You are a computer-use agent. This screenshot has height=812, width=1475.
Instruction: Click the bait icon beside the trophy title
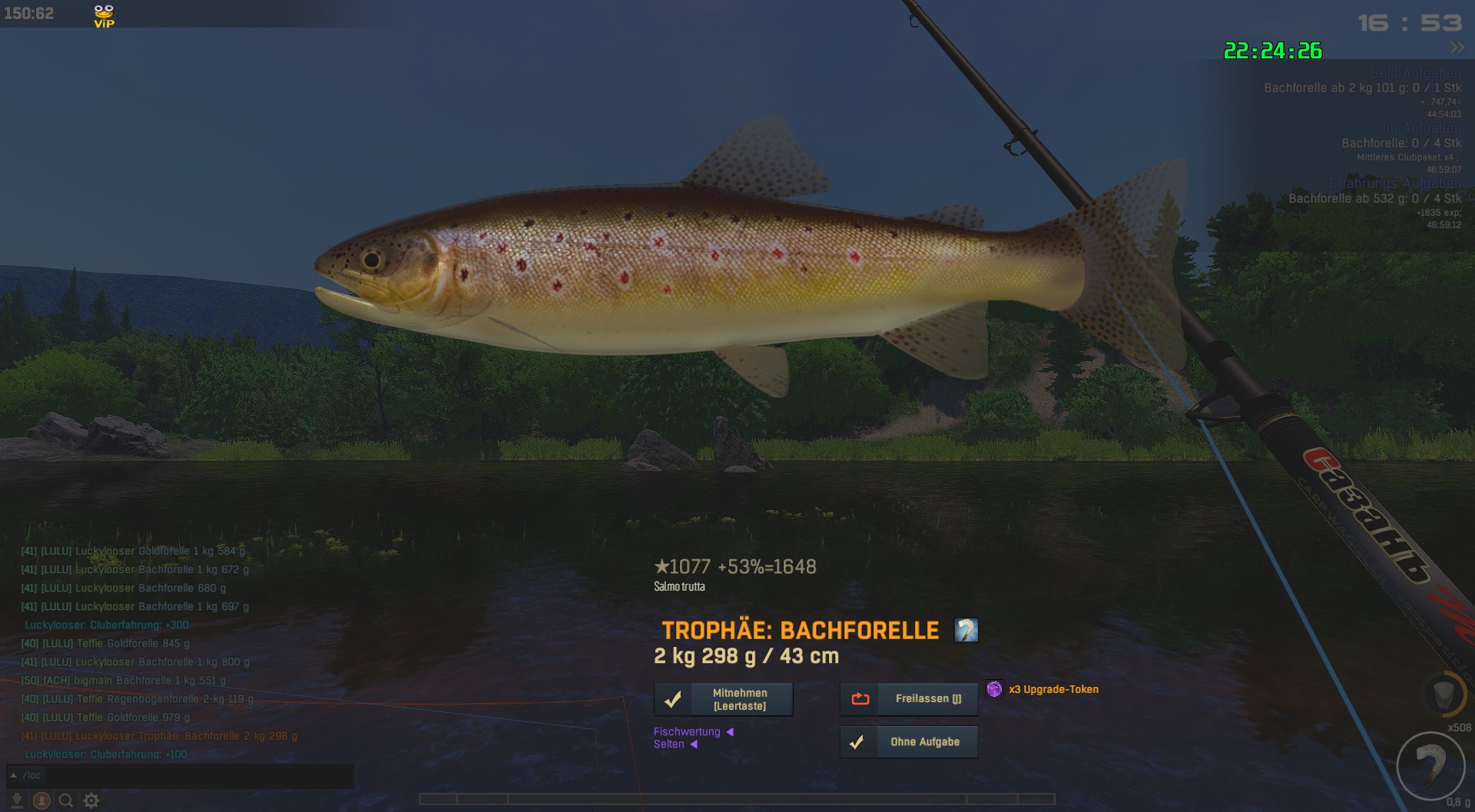point(966,631)
